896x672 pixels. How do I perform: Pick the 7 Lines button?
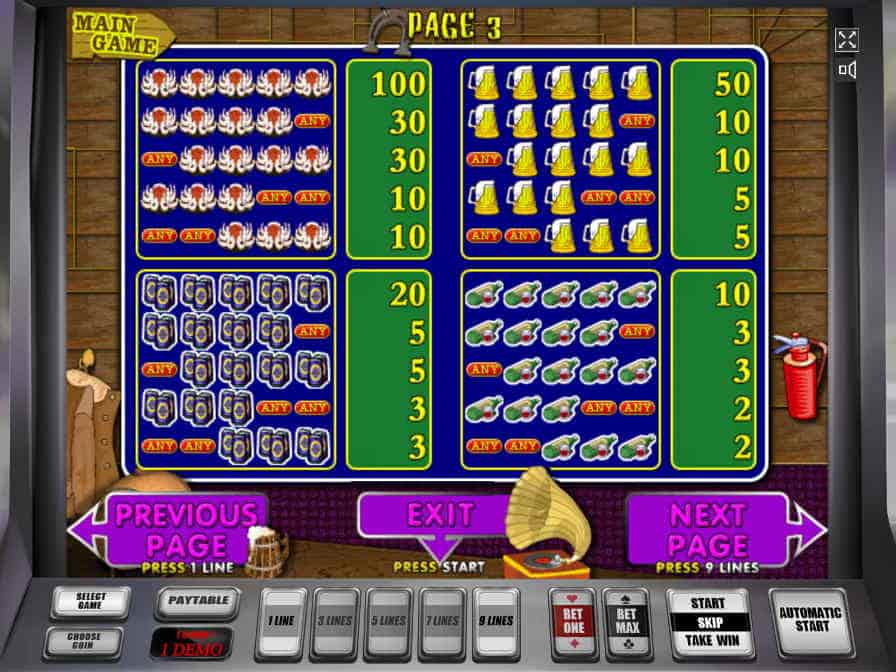(x=443, y=622)
